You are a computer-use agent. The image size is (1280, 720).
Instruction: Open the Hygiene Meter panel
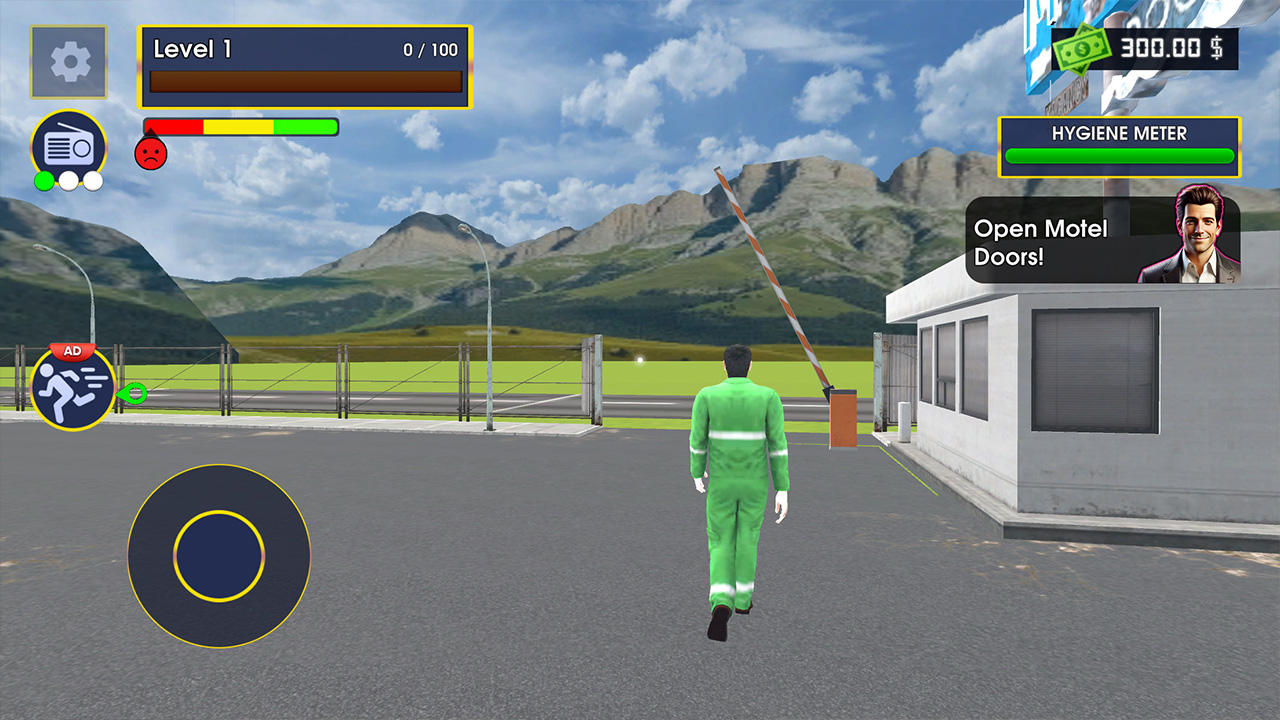pos(1118,145)
